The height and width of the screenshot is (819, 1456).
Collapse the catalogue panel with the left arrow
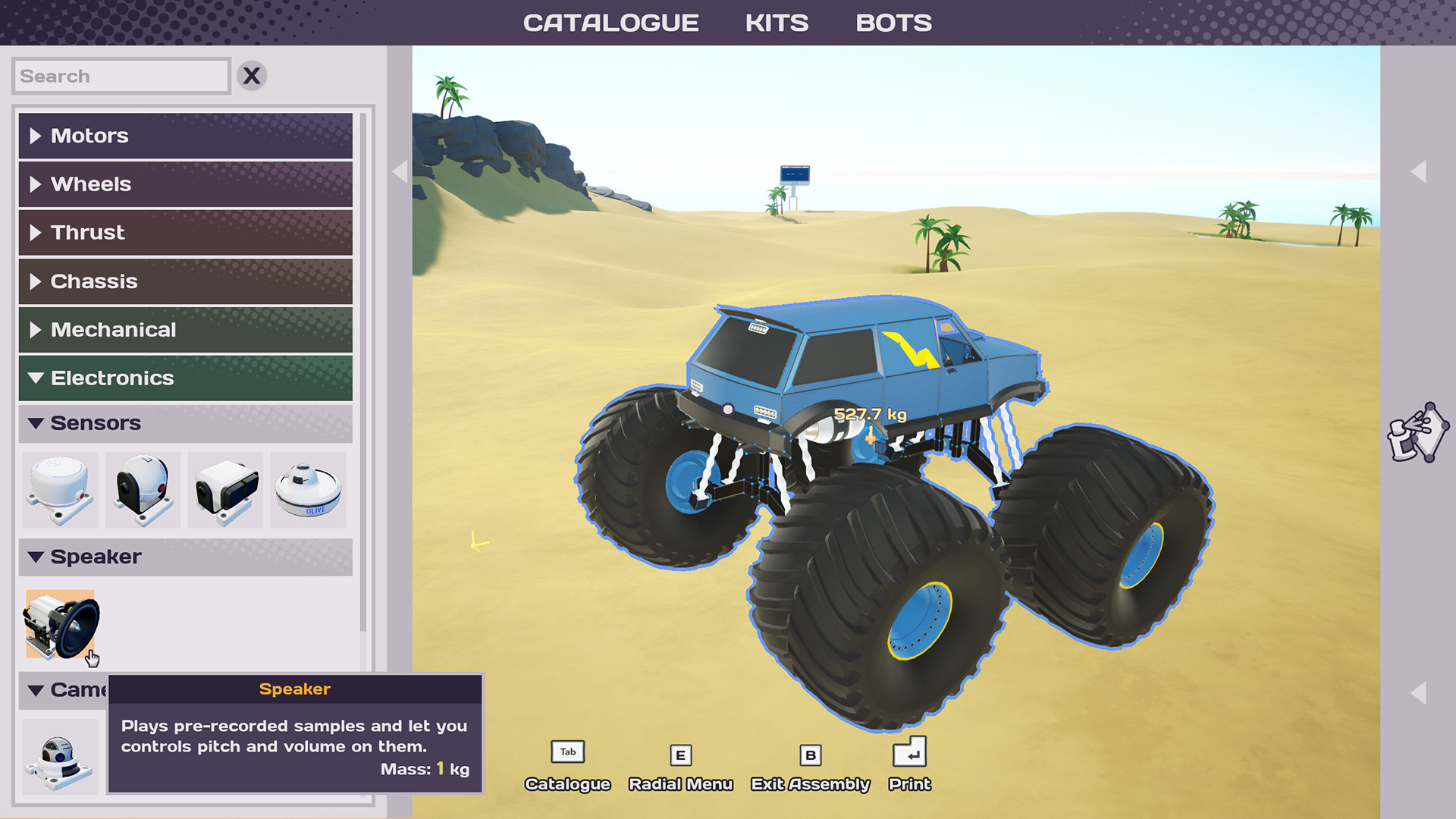(400, 172)
